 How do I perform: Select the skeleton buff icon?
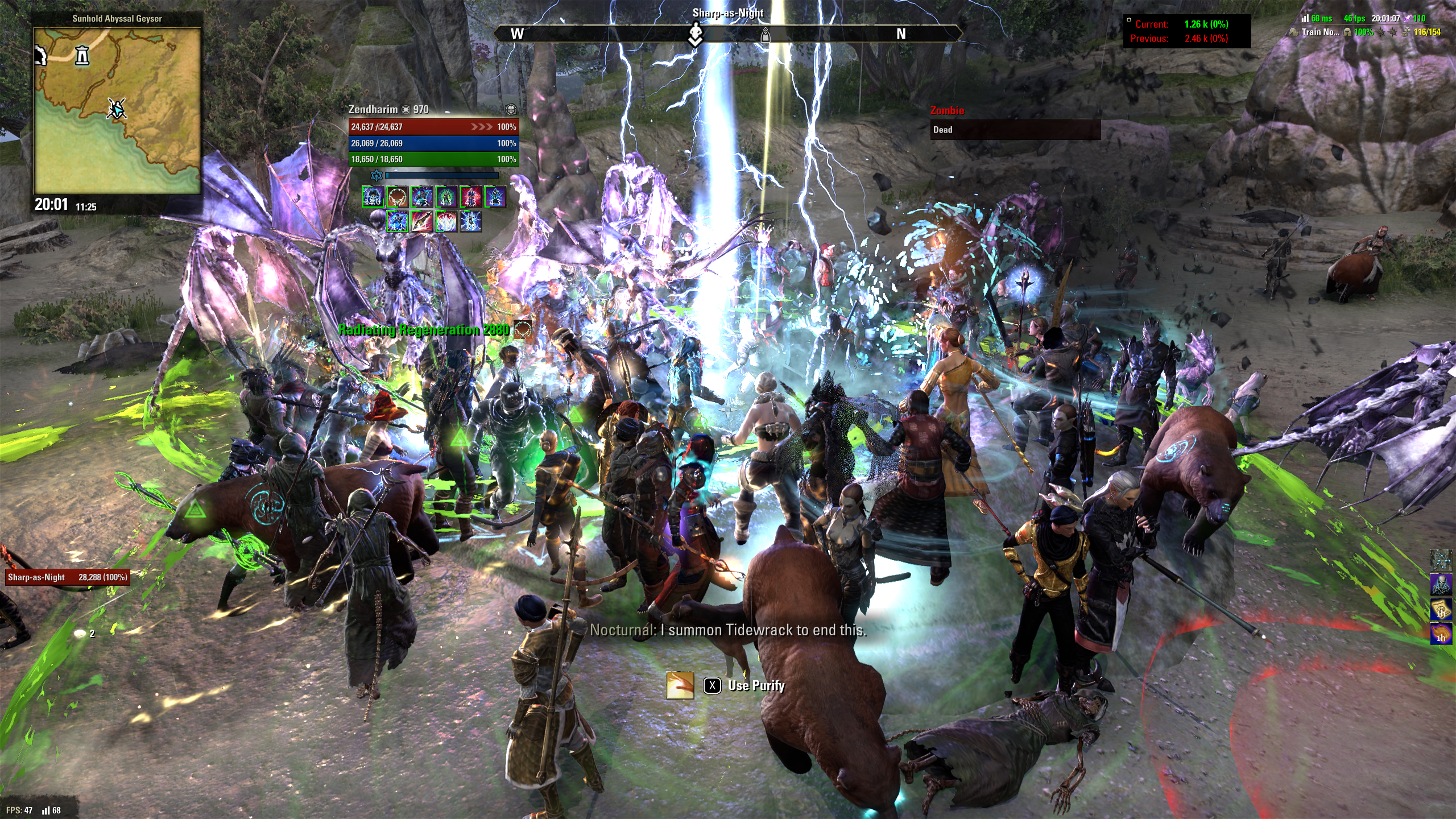click(1441, 585)
